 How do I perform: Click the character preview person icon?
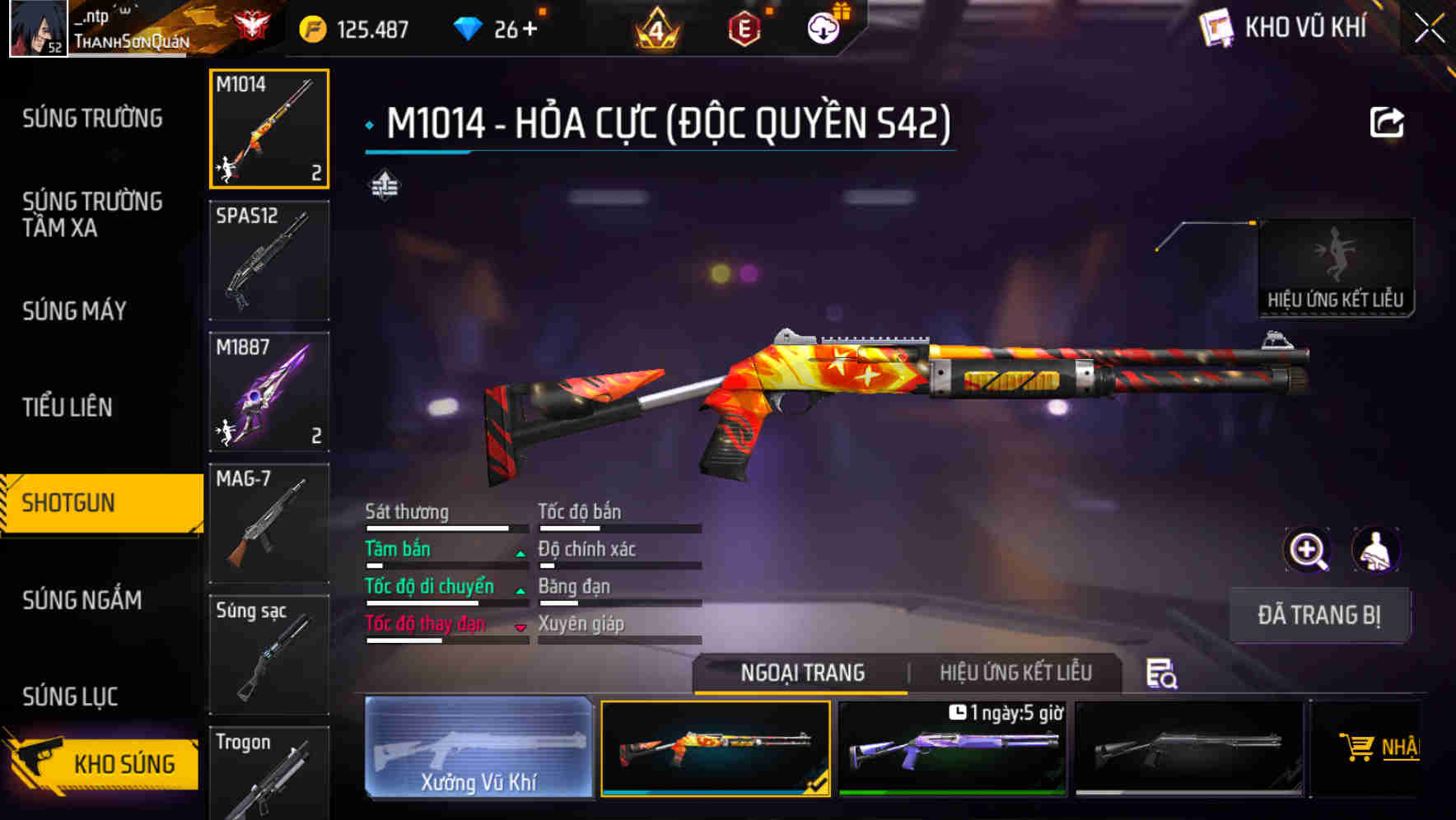click(x=1376, y=550)
